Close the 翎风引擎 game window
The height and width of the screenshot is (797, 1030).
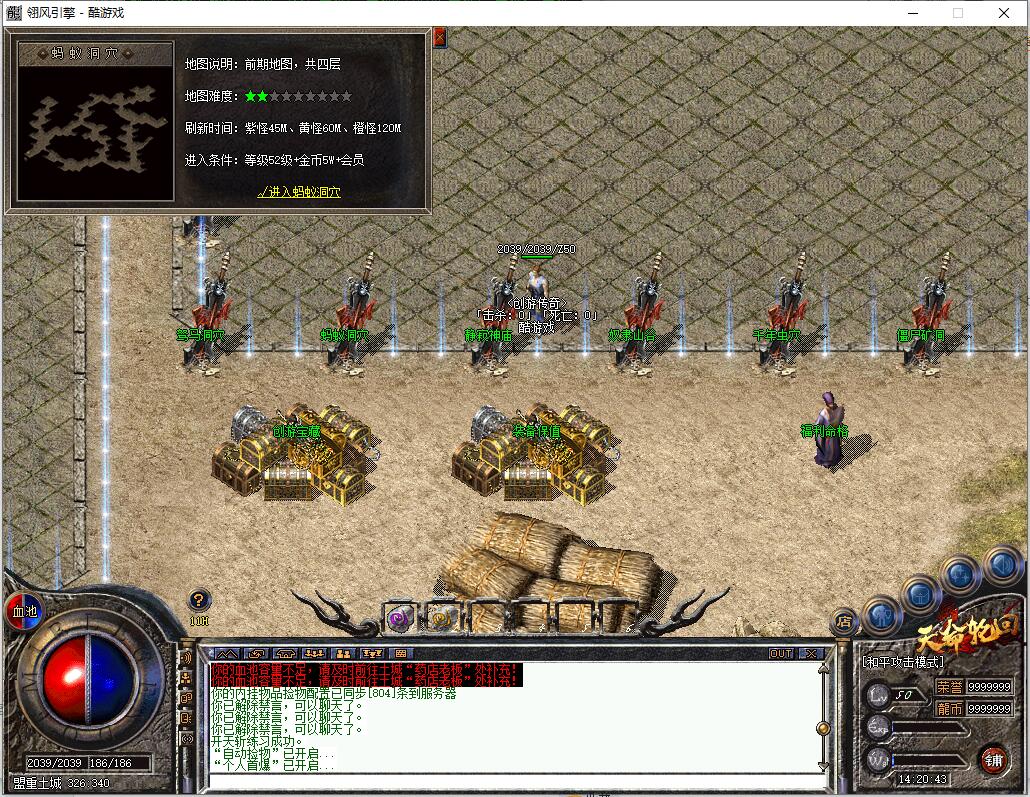pyautogui.click(x=1005, y=13)
